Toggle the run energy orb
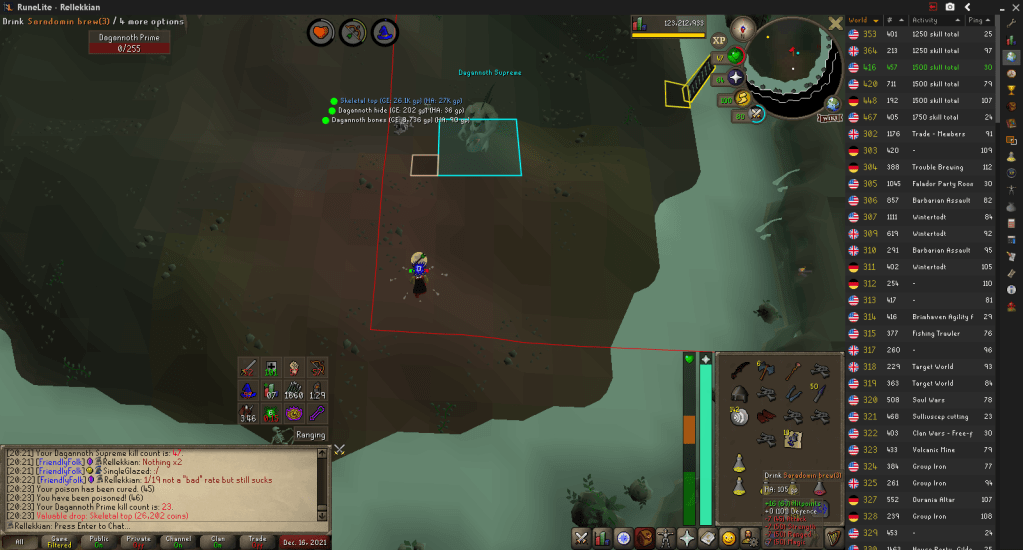Viewport: 1023px width, 550px height. [744, 98]
